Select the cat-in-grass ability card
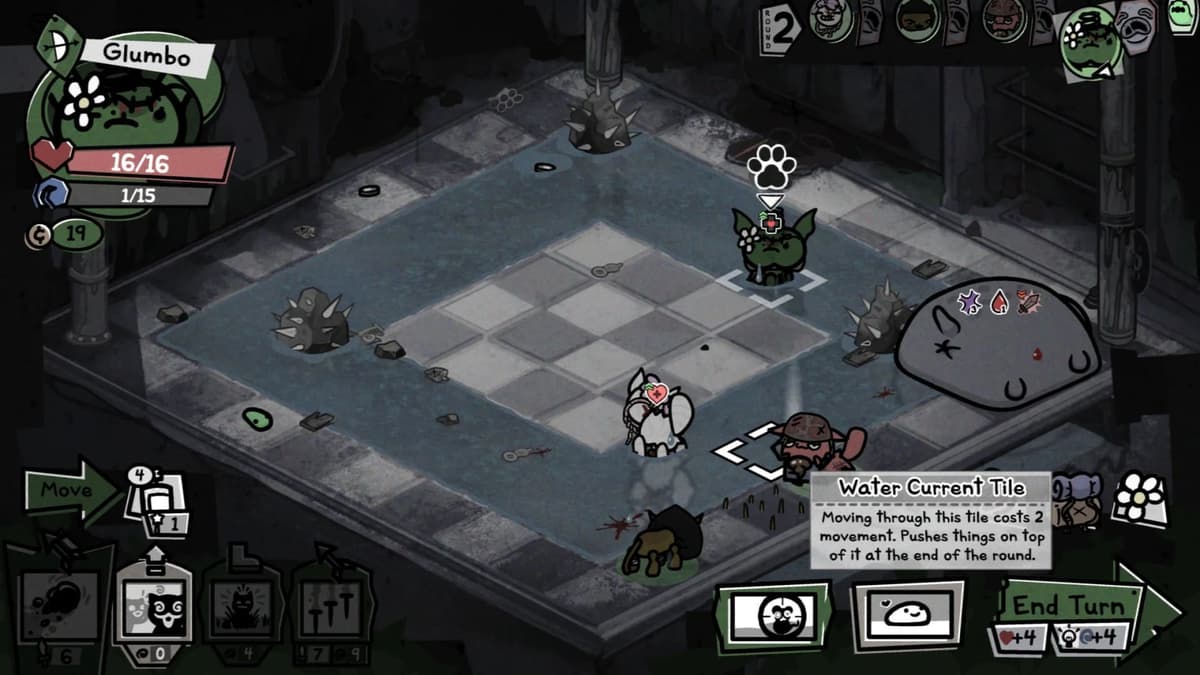 coord(240,605)
